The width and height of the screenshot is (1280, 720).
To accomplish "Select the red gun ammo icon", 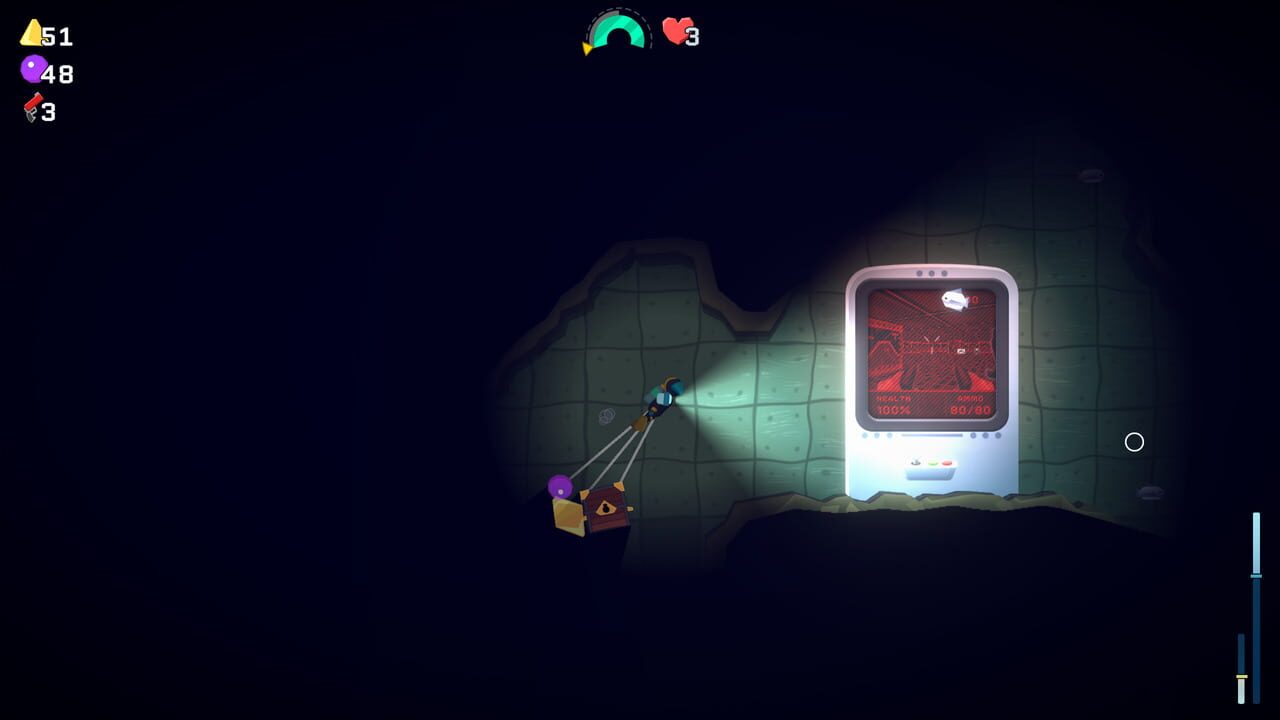I will (30, 109).
